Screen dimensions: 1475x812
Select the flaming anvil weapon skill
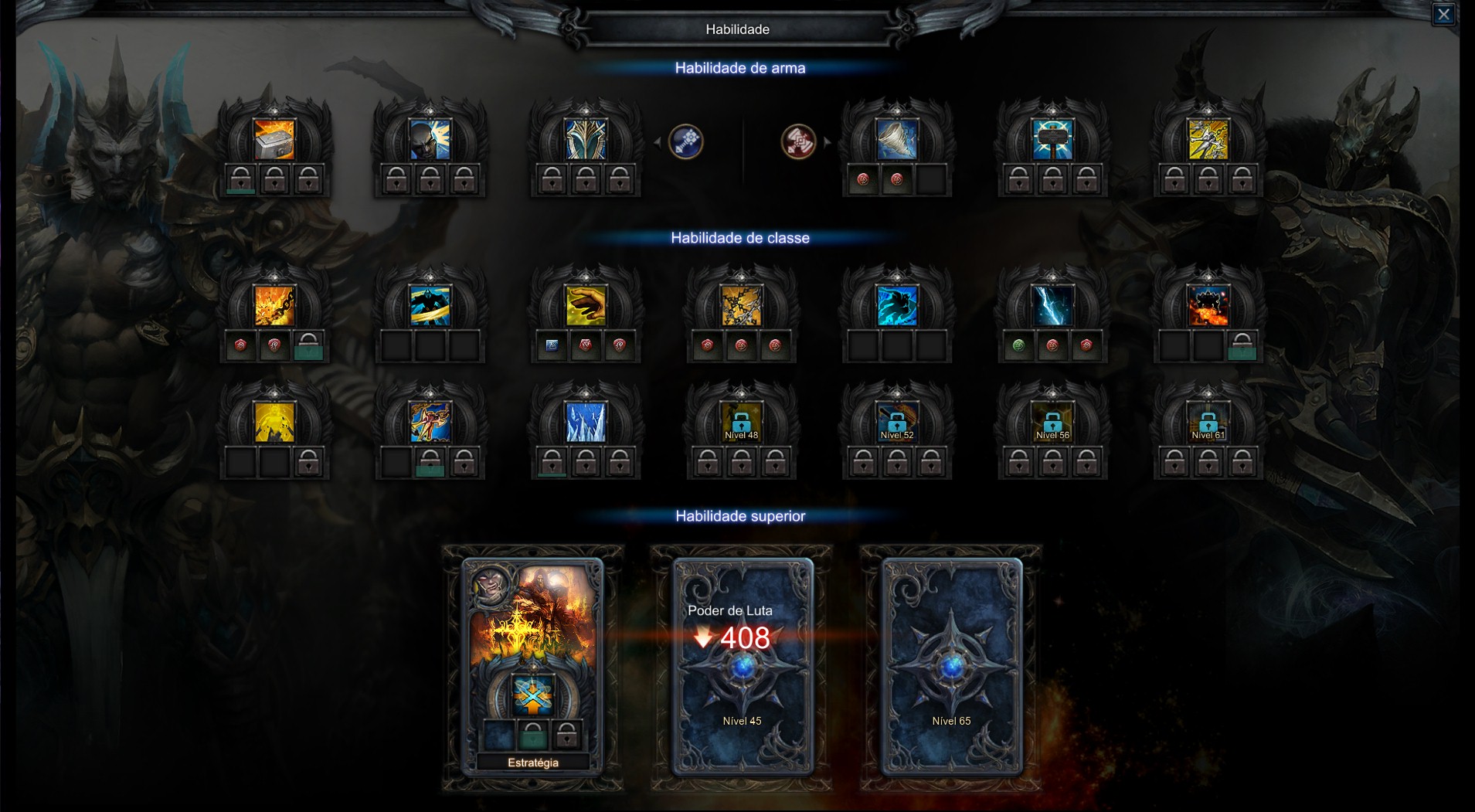(274, 140)
